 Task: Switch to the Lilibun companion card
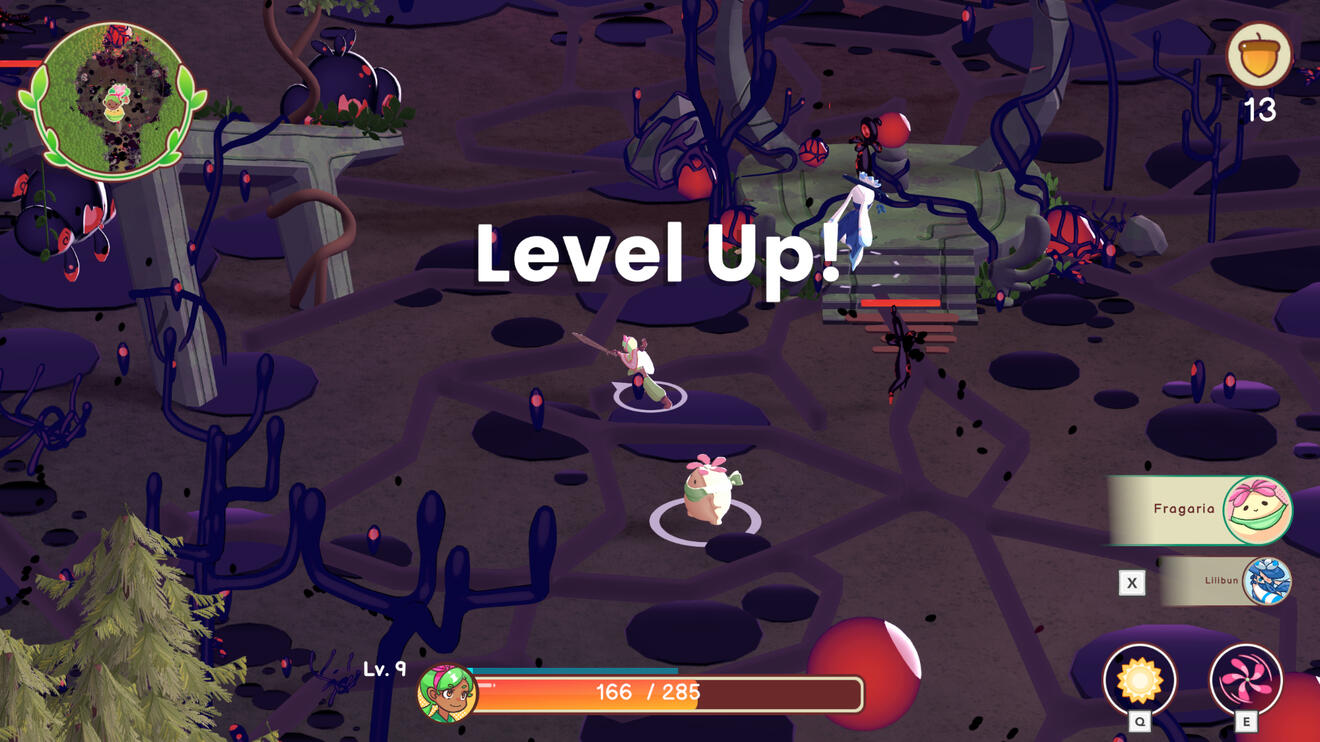[x=1227, y=581]
